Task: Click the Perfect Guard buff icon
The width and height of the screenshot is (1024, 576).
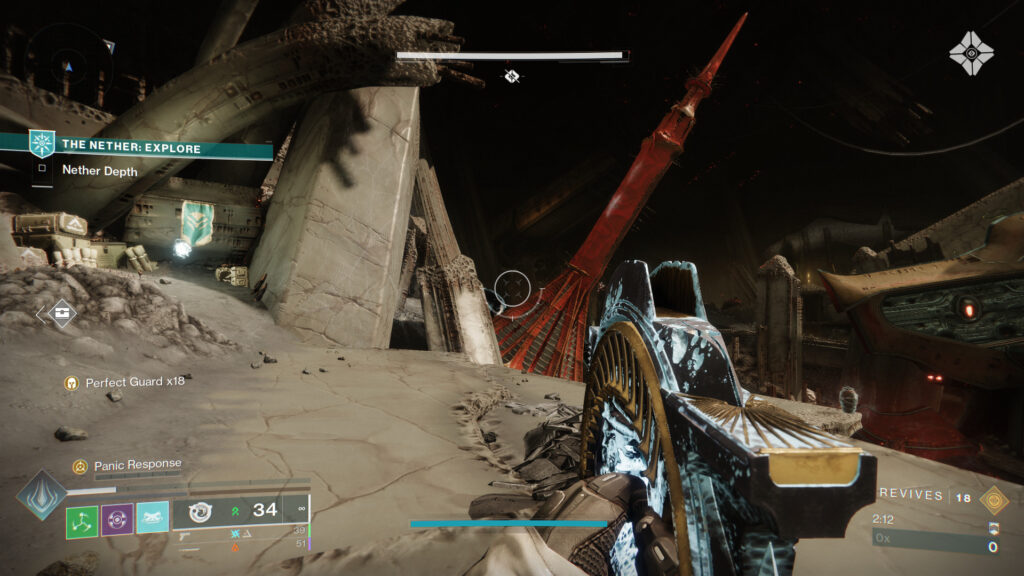Action: (71, 382)
